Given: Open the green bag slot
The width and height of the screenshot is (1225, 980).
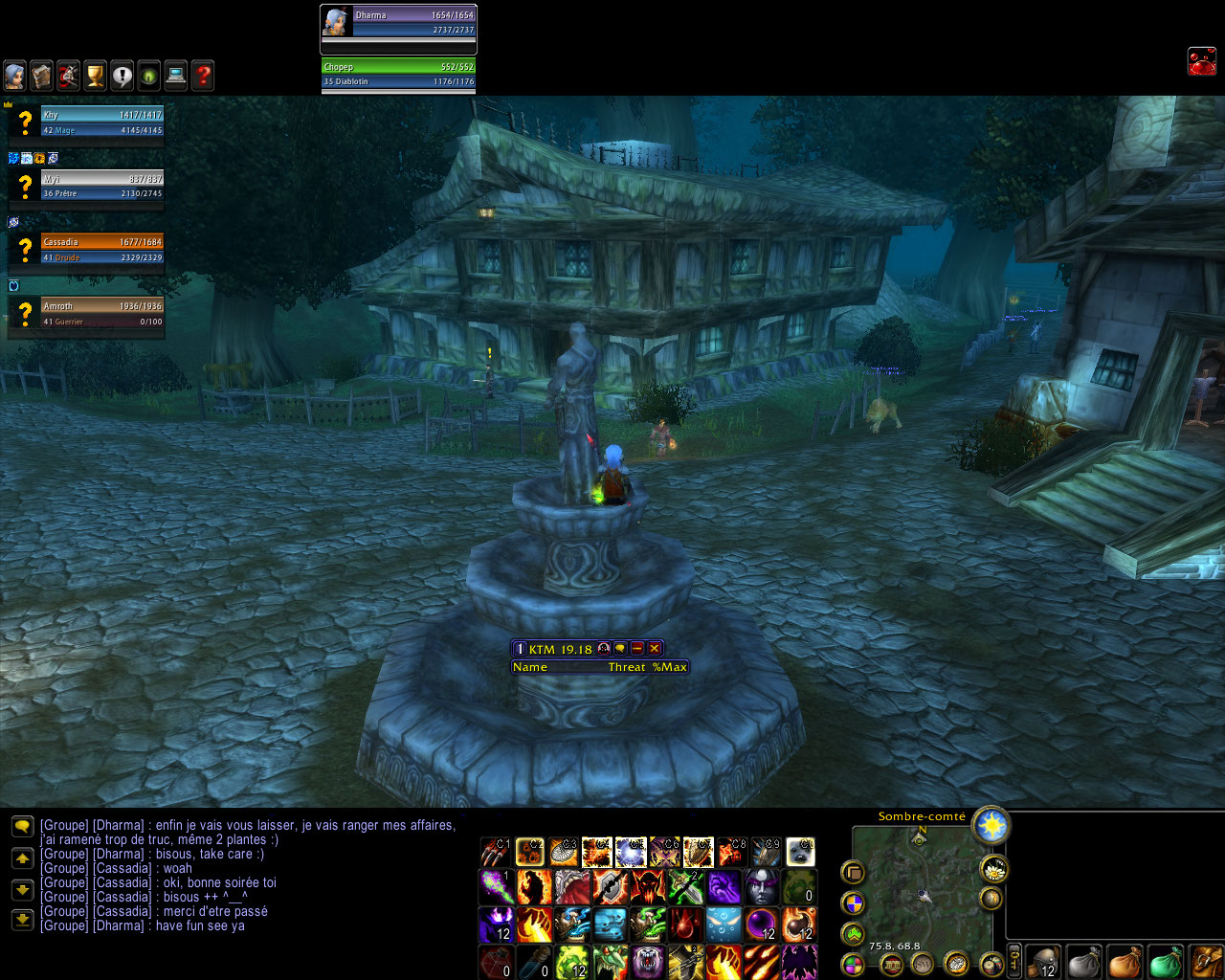Looking at the screenshot, I should 1165,961.
